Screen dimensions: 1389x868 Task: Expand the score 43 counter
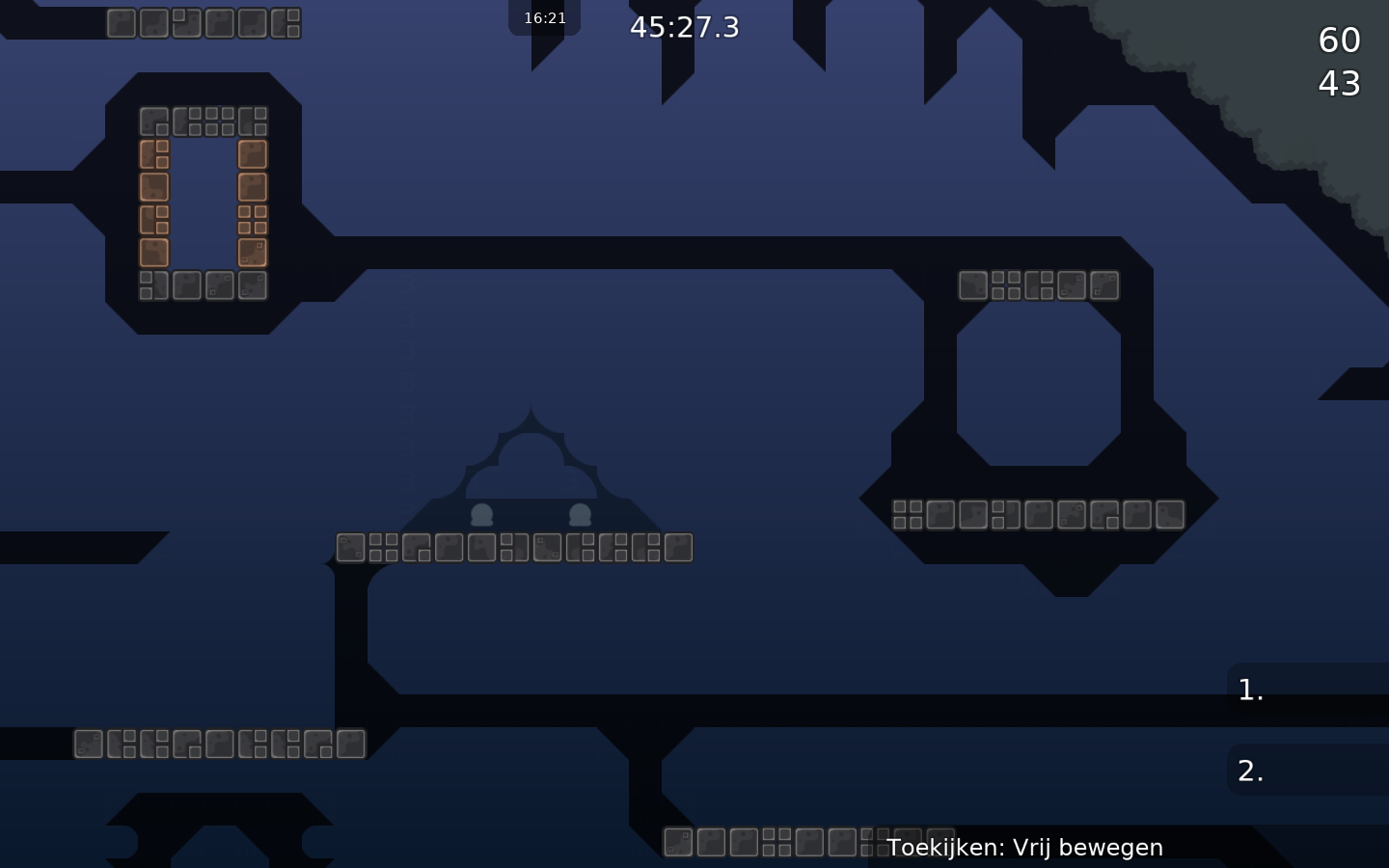1339,83
